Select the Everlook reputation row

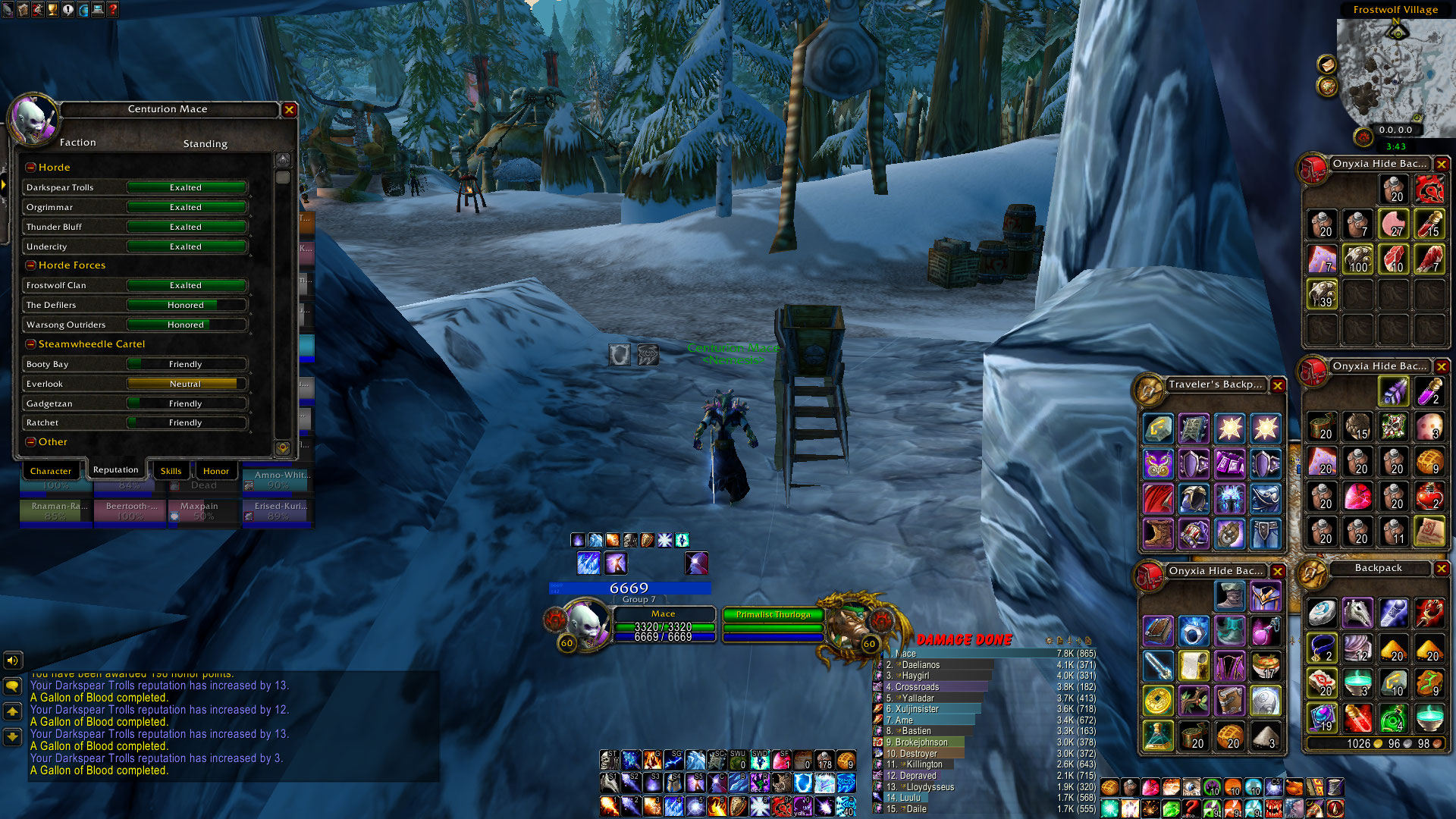(135, 384)
